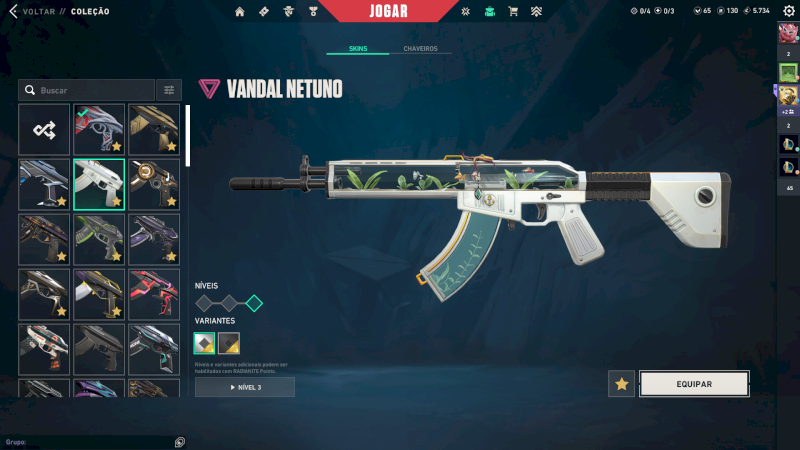
Task: Select the third level diamond under Níveis
Action: [x=254, y=303]
